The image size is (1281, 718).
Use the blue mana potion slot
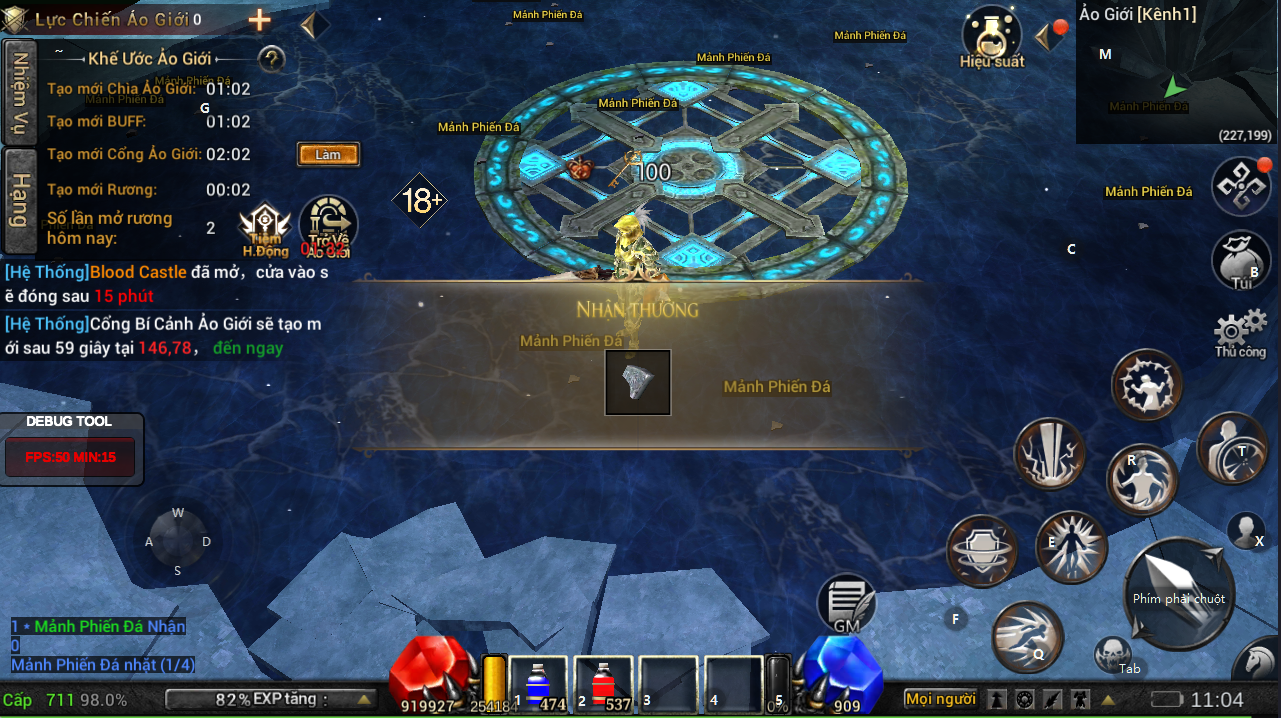click(x=541, y=686)
